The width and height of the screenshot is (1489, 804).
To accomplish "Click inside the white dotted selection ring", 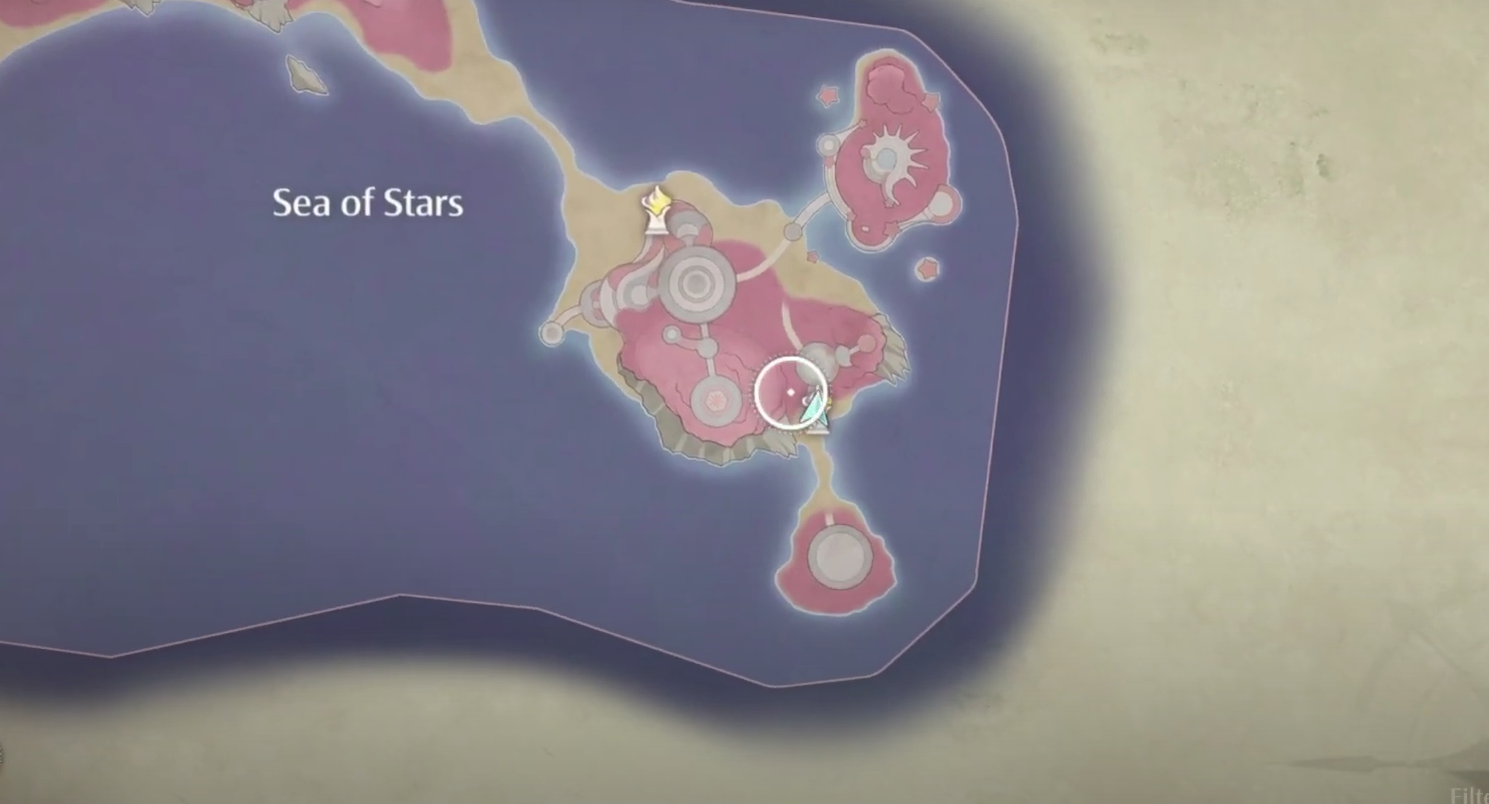I will point(790,392).
